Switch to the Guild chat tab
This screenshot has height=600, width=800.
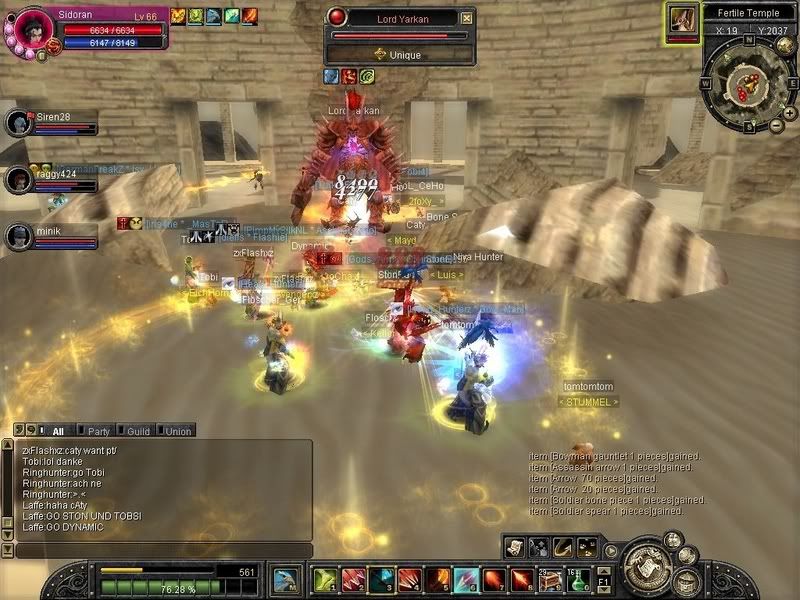tap(137, 431)
